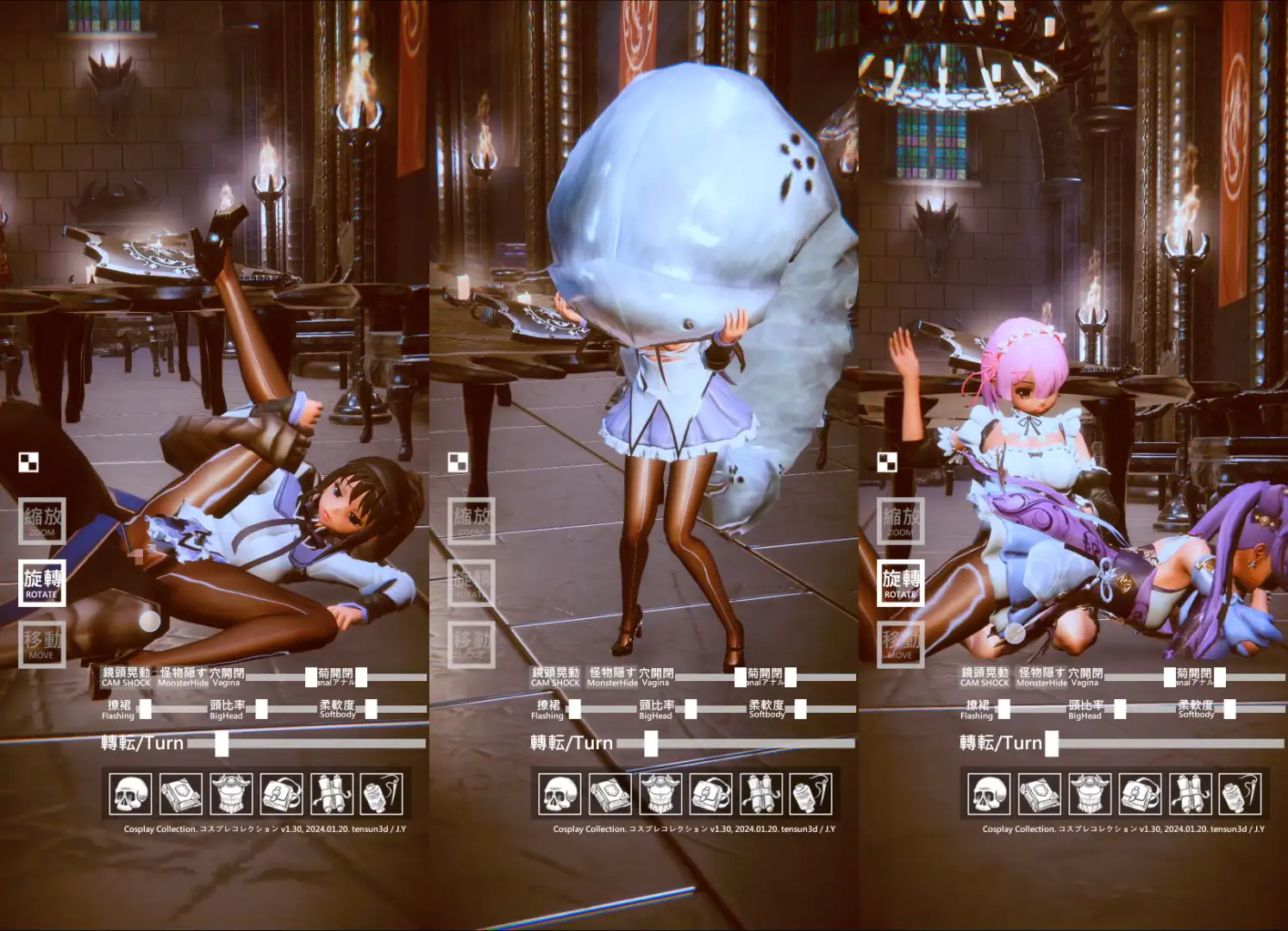Choose the armor torso icon in the middle panel

[660, 794]
